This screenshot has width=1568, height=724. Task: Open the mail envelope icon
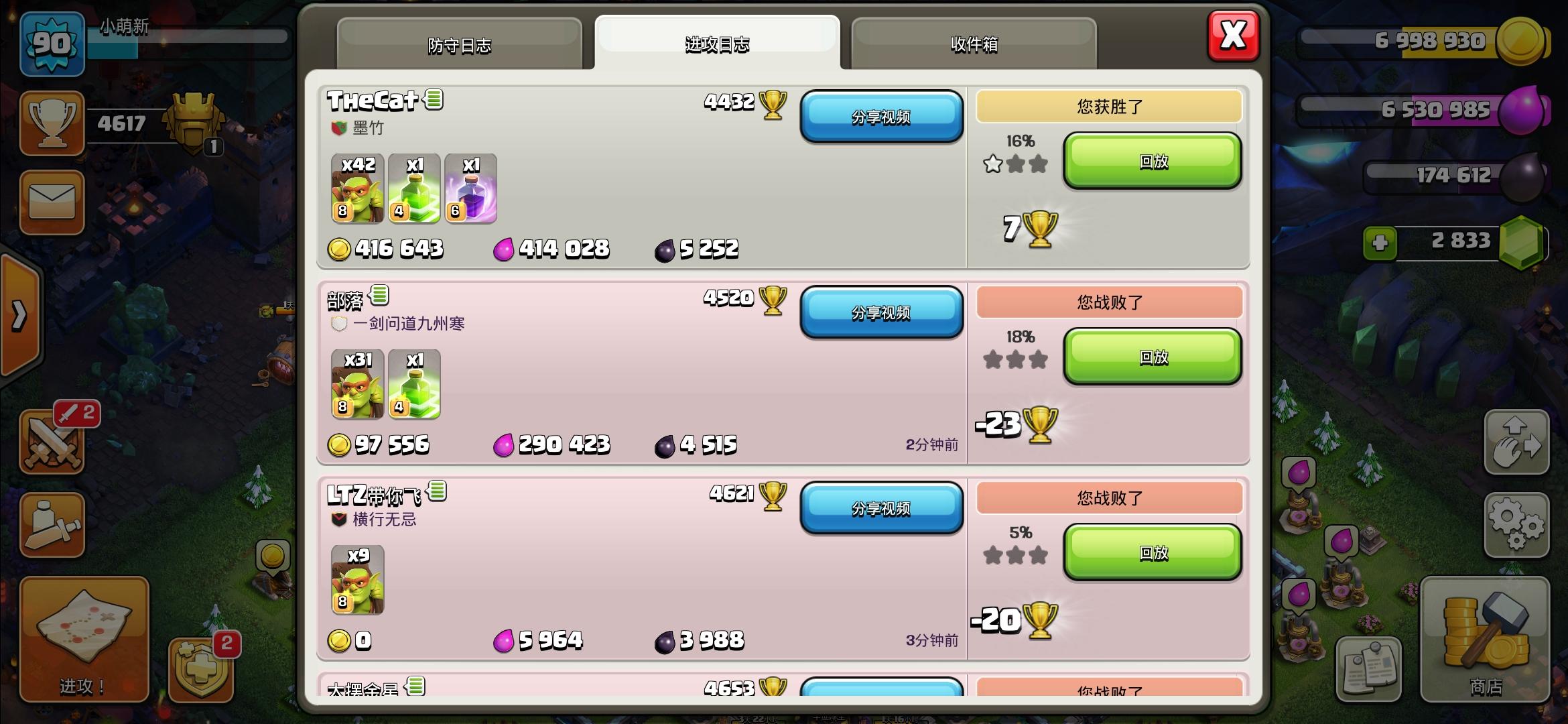coord(52,203)
